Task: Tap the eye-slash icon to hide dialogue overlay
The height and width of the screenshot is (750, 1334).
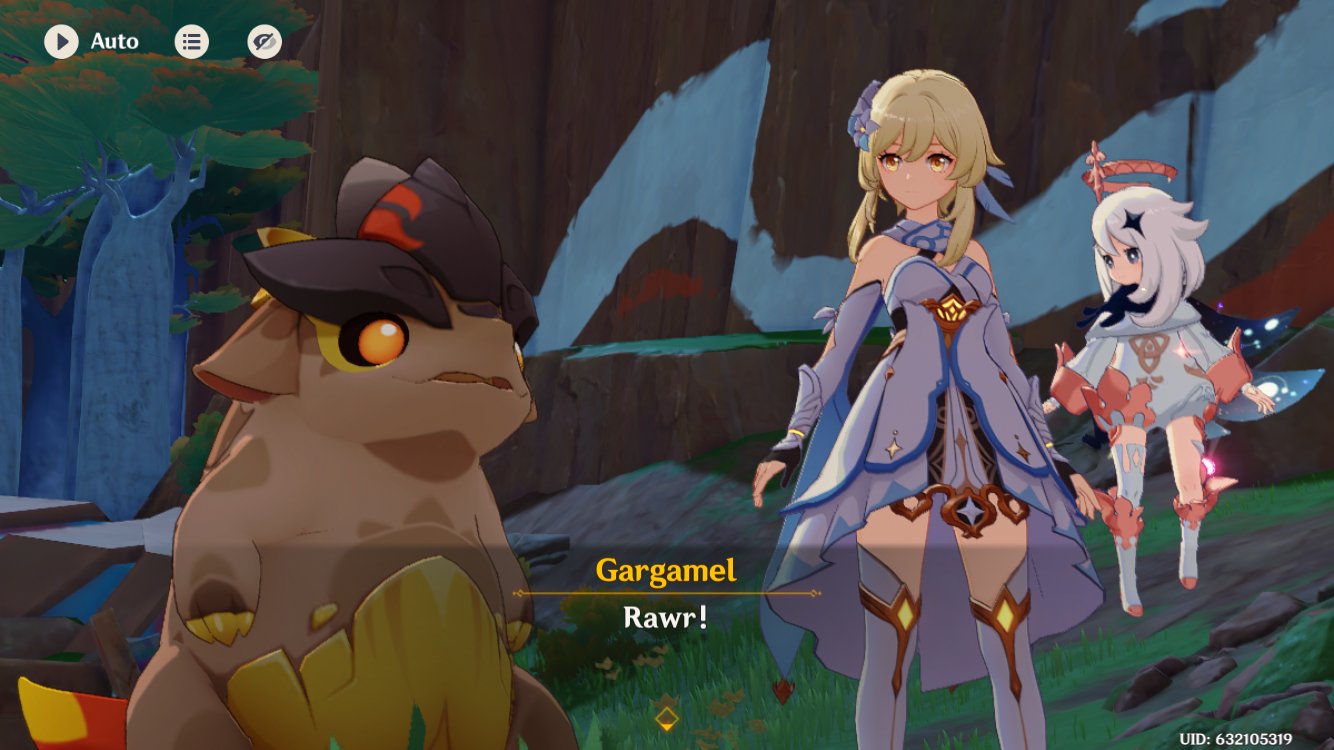Action: [264, 41]
